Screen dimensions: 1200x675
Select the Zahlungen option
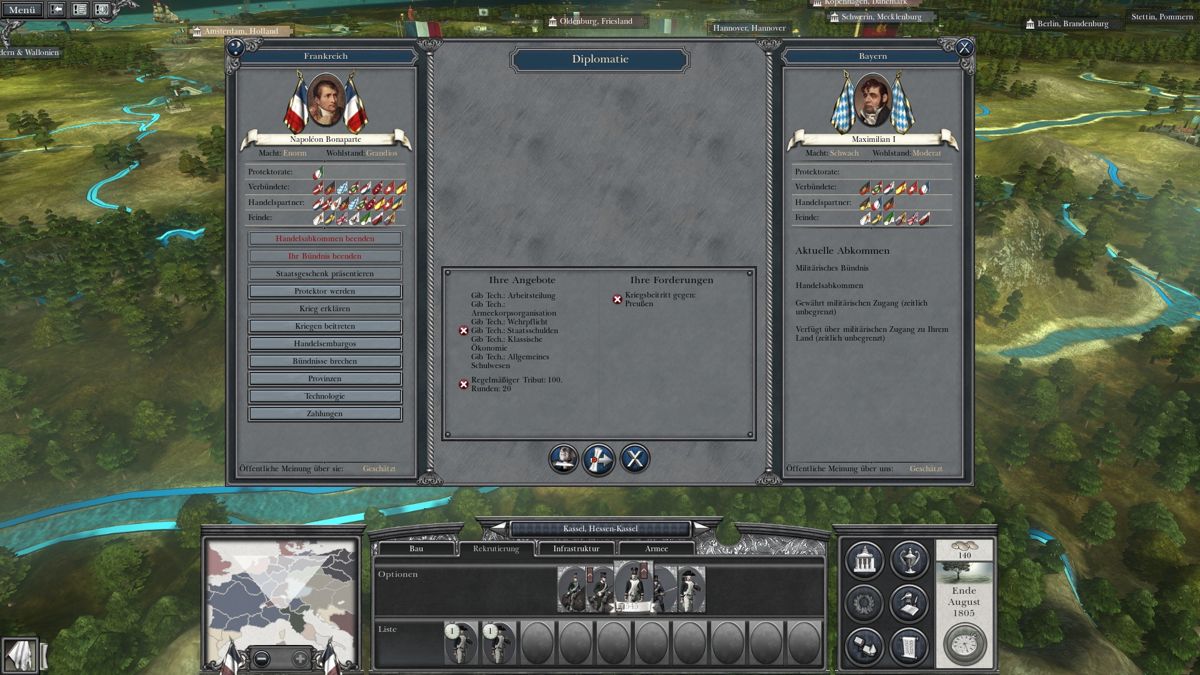(325, 414)
